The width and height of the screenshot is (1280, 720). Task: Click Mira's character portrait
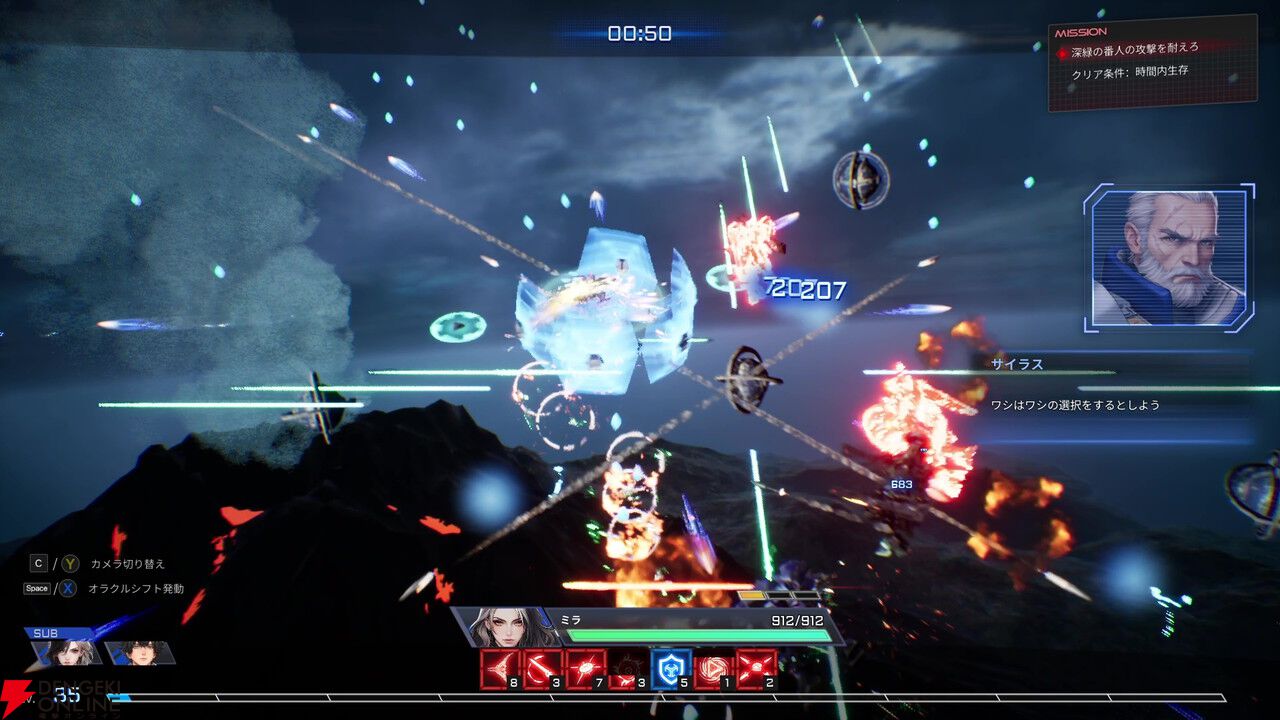[x=504, y=627]
